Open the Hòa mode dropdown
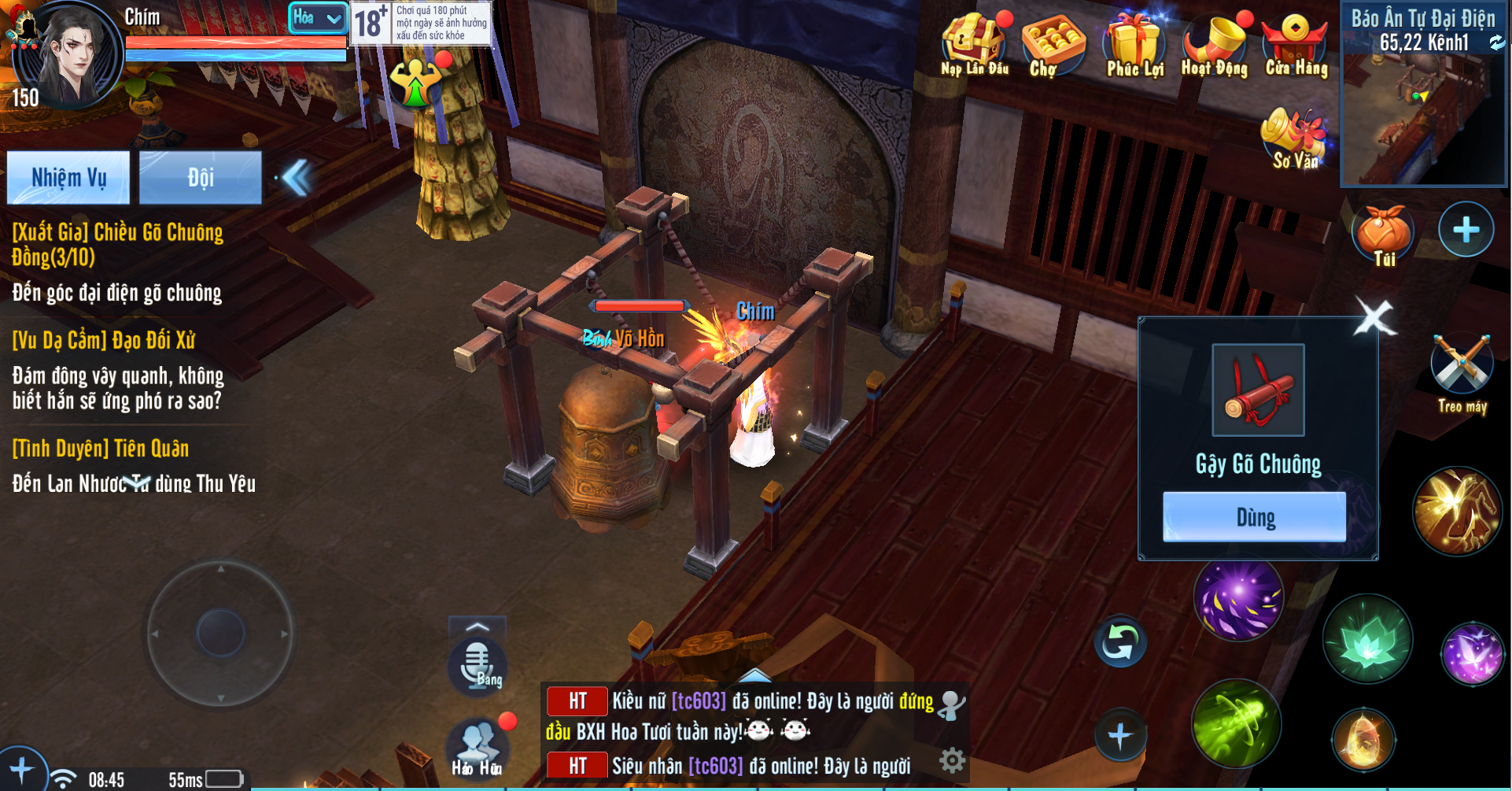This screenshot has width=1512, height=791. coord(318,18)
